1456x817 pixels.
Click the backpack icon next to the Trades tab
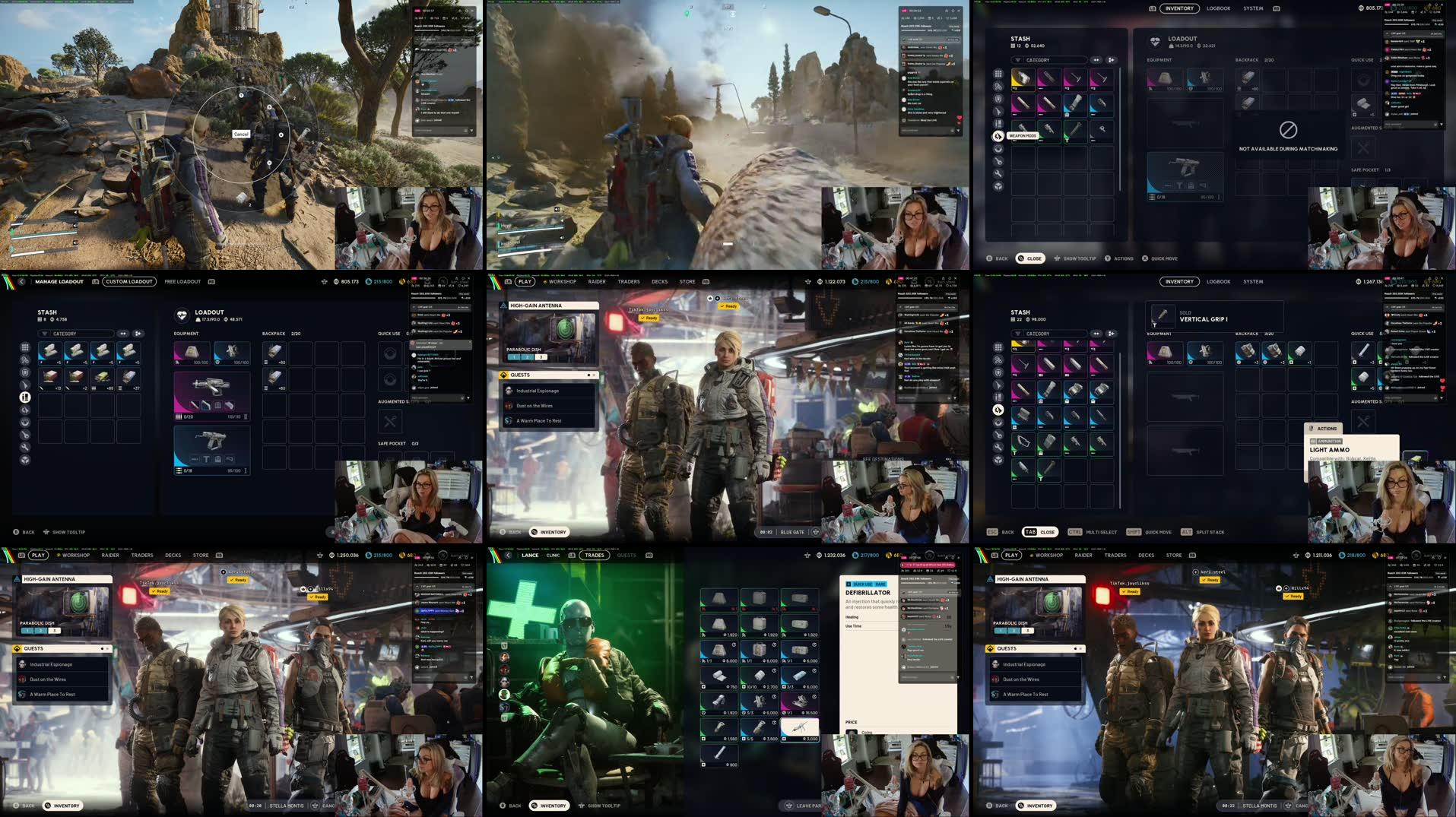coord(572,555)
